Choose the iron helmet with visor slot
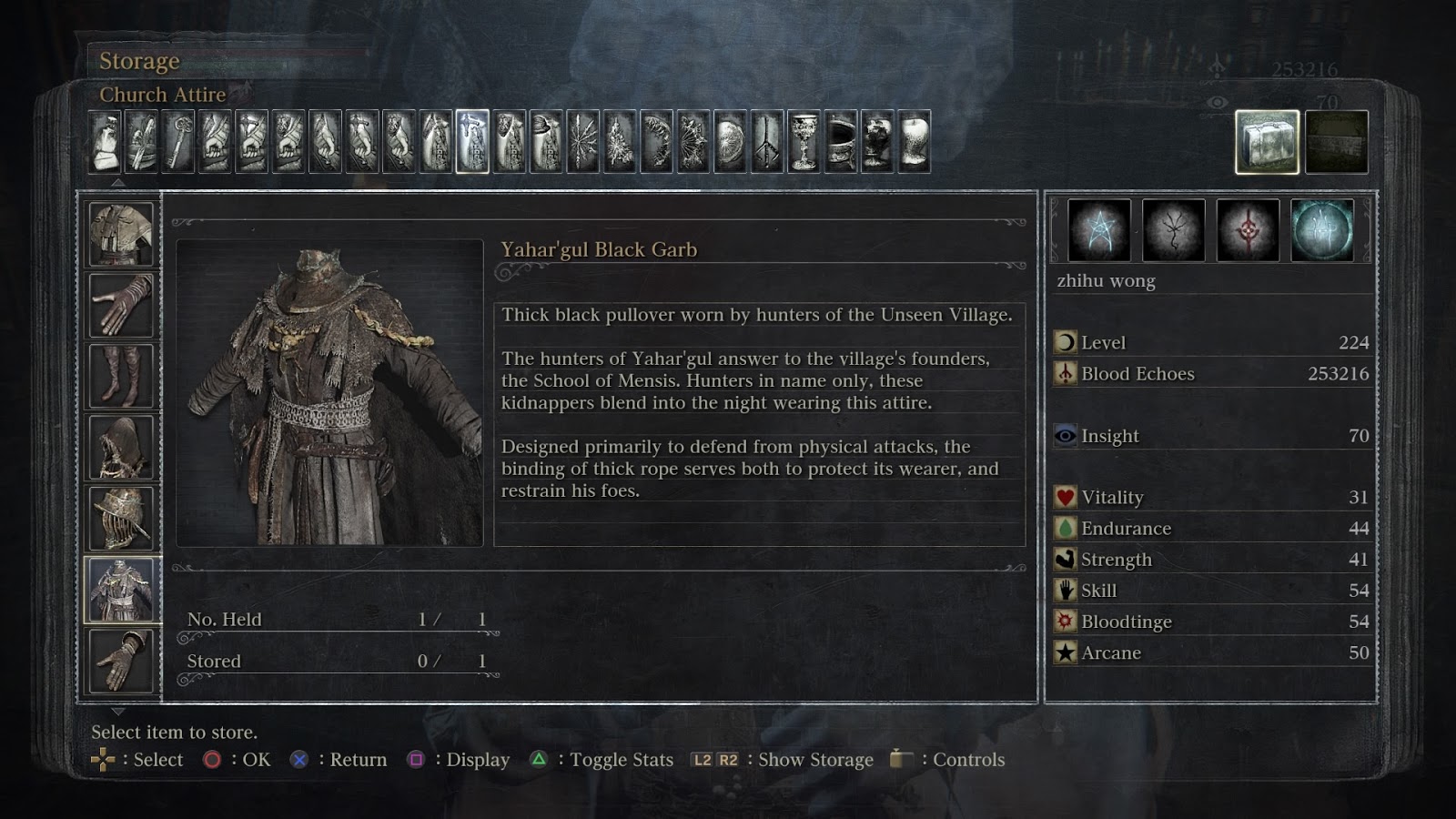 click(x=122, y=518)
